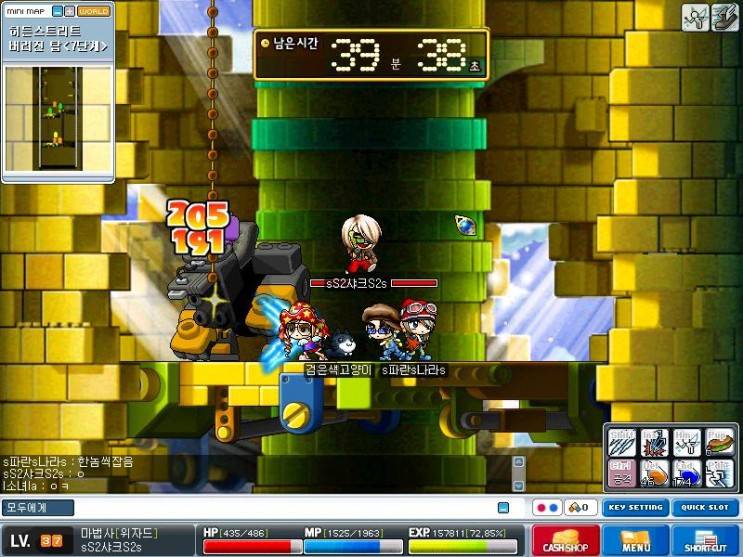Screen dimensions: 743x557
Task: Toggle the Quick Slot panel
Action: coord(704,507)
